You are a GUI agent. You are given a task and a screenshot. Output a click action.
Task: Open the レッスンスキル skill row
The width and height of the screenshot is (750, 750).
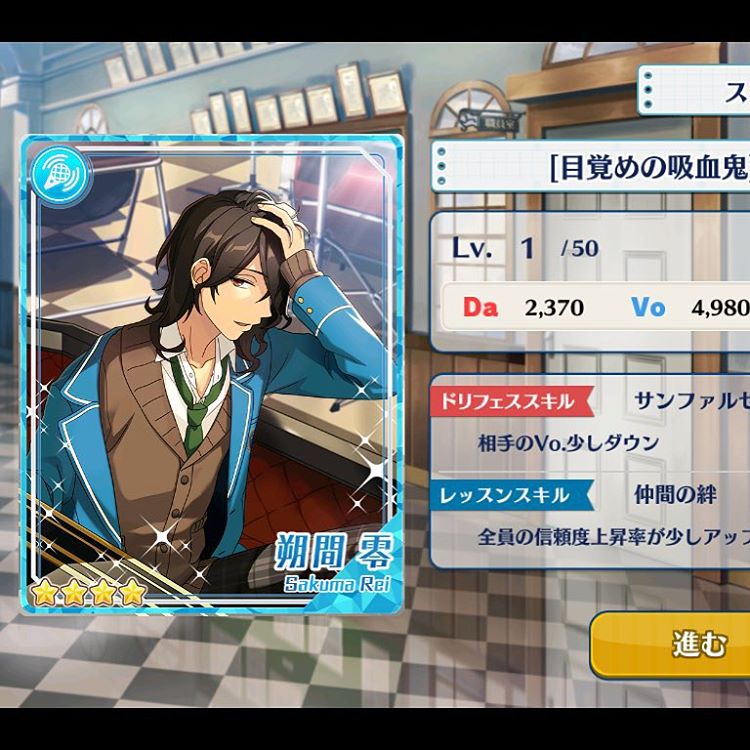tap(590, 514)
